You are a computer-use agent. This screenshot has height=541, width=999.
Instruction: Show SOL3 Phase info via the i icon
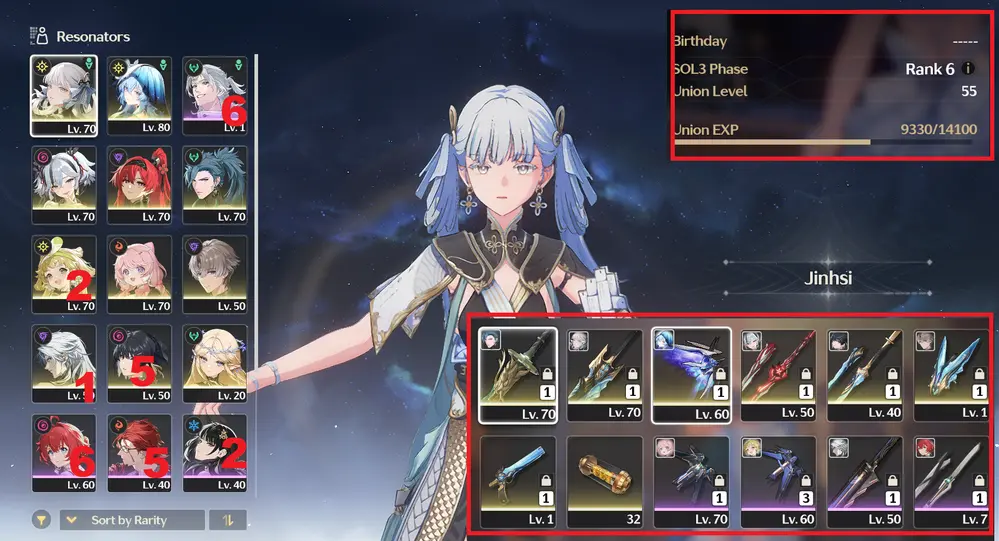pos(967,69)
